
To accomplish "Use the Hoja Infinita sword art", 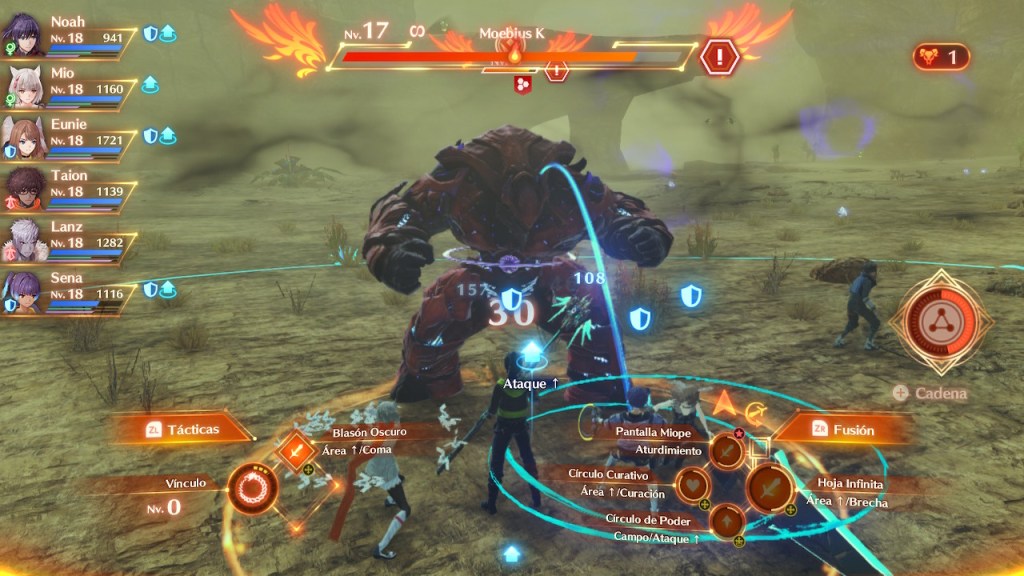I will coord(770,489).
